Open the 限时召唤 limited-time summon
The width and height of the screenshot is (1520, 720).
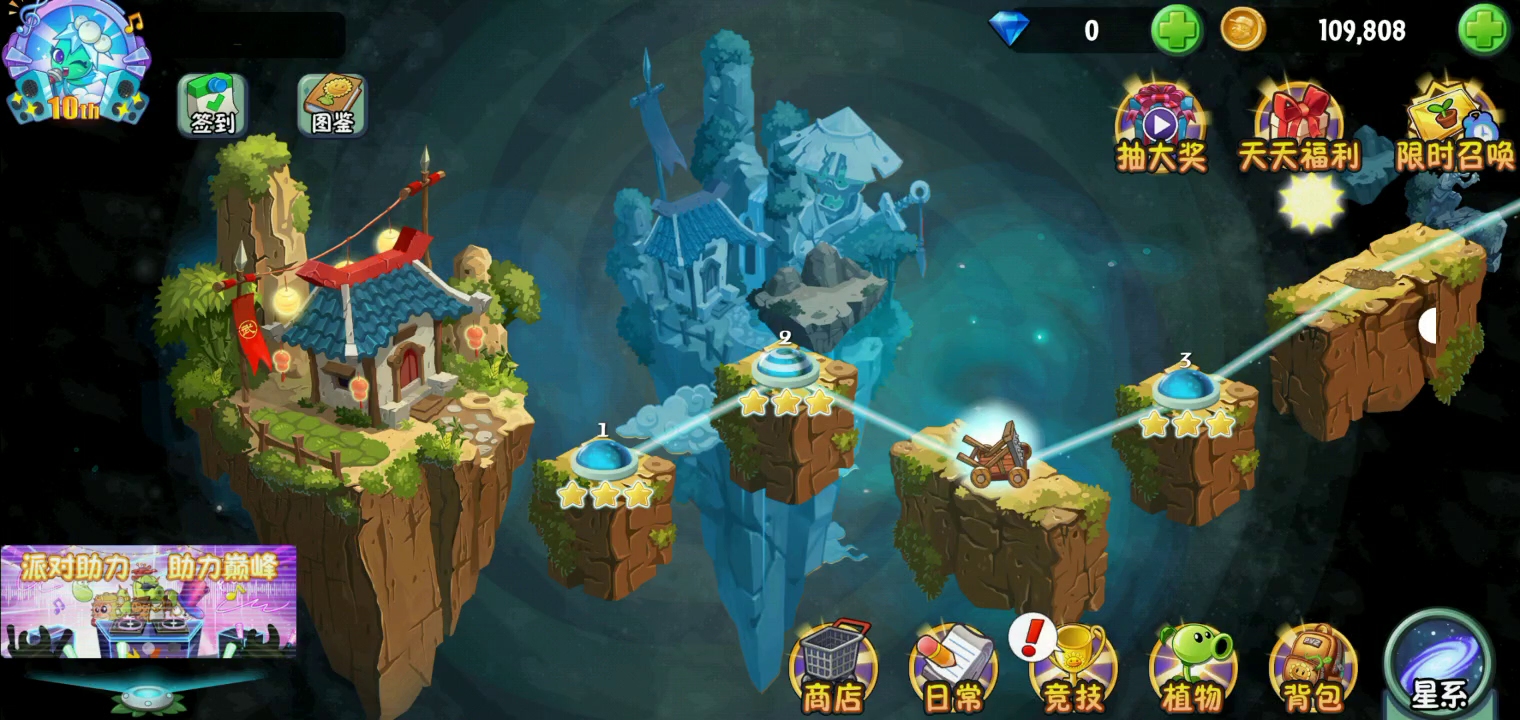[x=1453, y=127]
